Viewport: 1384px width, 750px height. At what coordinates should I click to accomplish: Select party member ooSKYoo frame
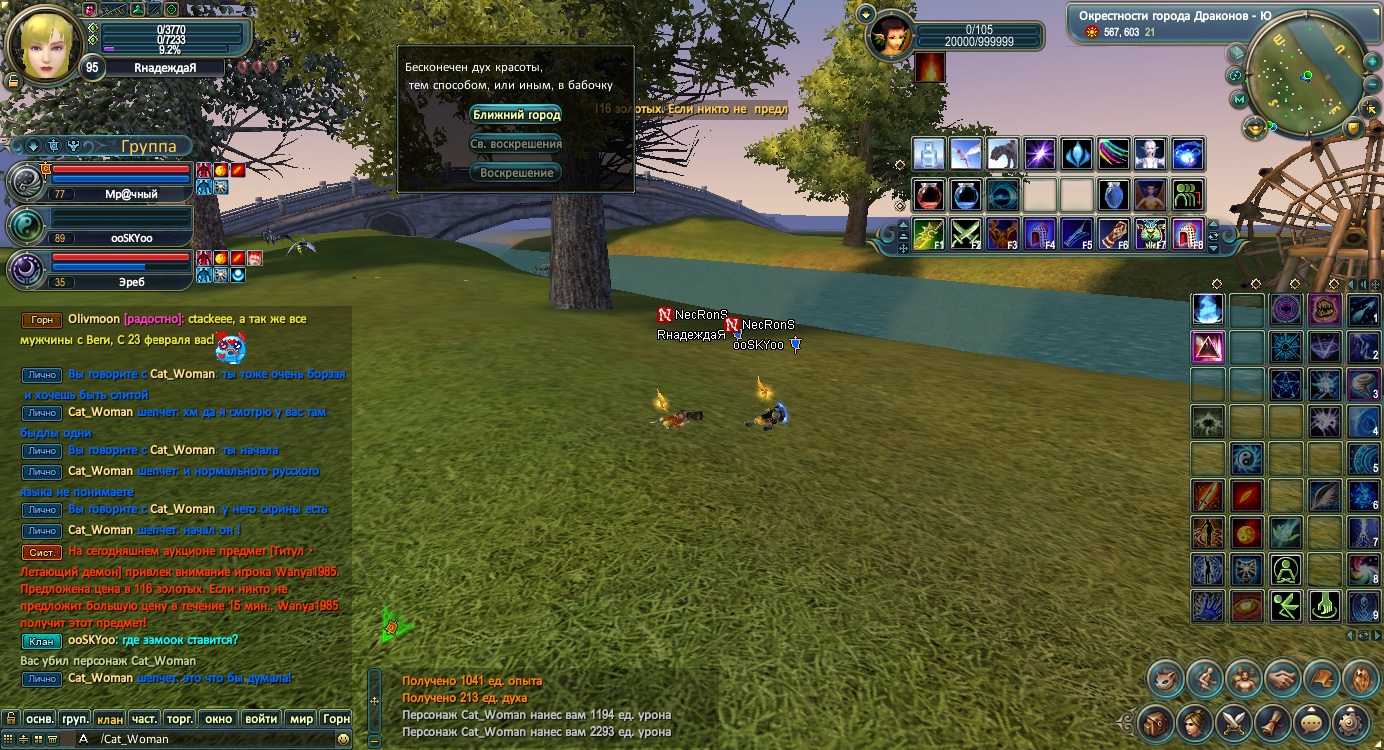click(100, 226)
